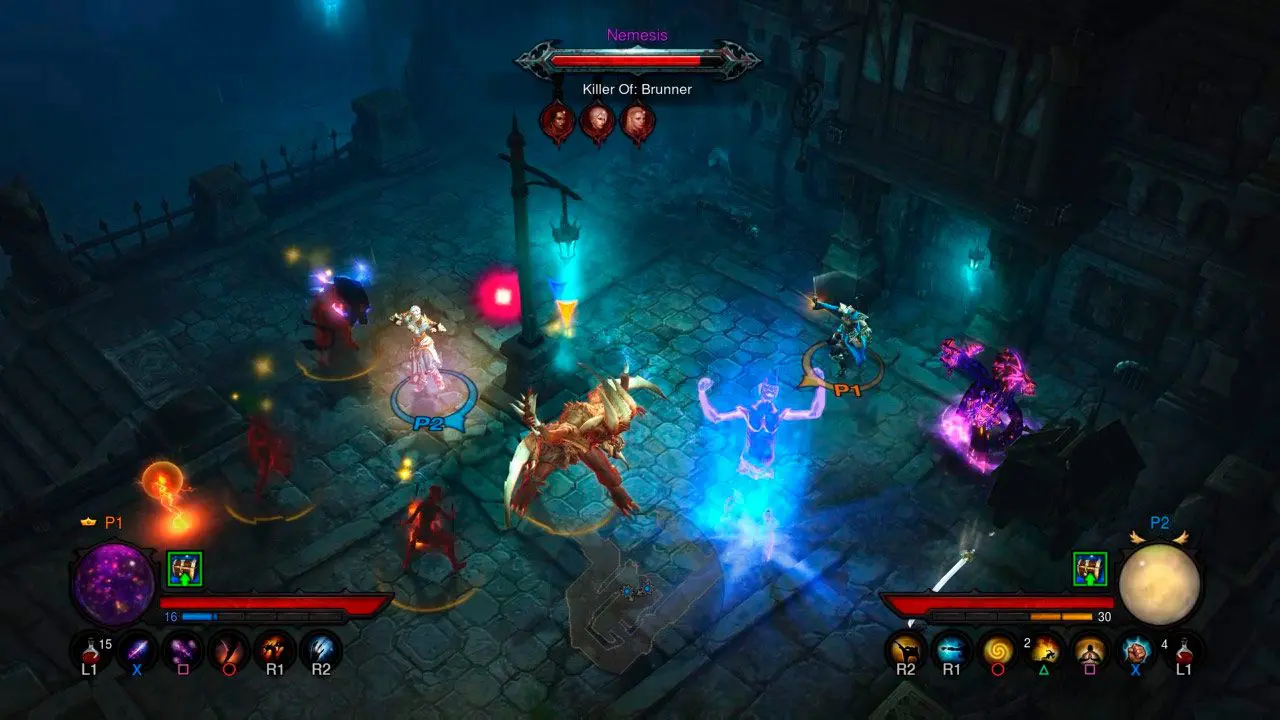This screenshot has width=1280, height=720.
Task: Drink Player 2's health potion with 4 left
Action: [x=1183, y=650]
